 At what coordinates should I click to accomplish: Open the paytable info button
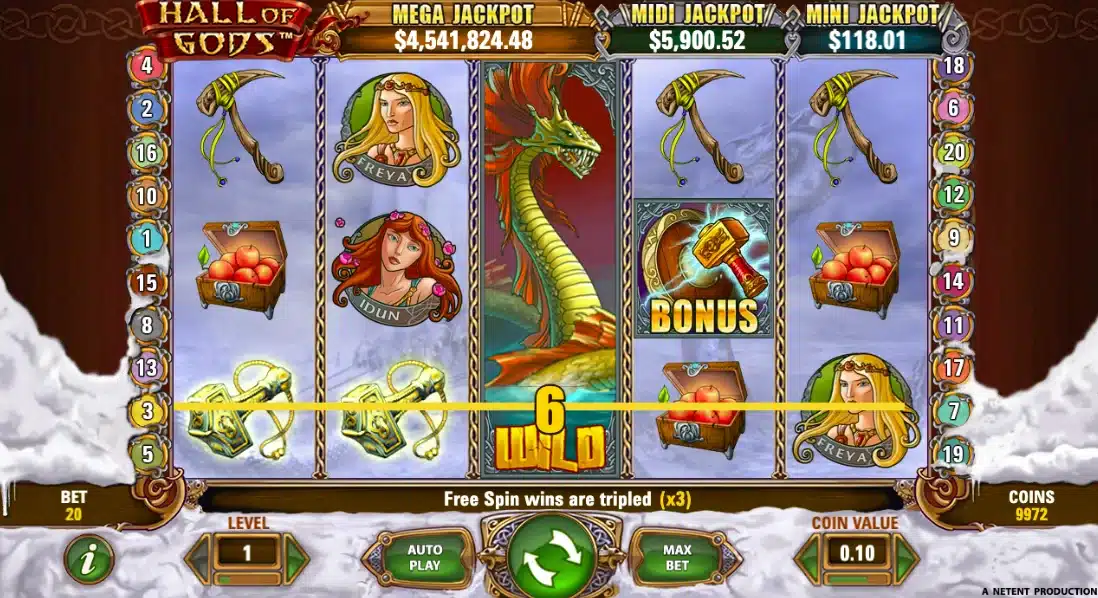89,560
